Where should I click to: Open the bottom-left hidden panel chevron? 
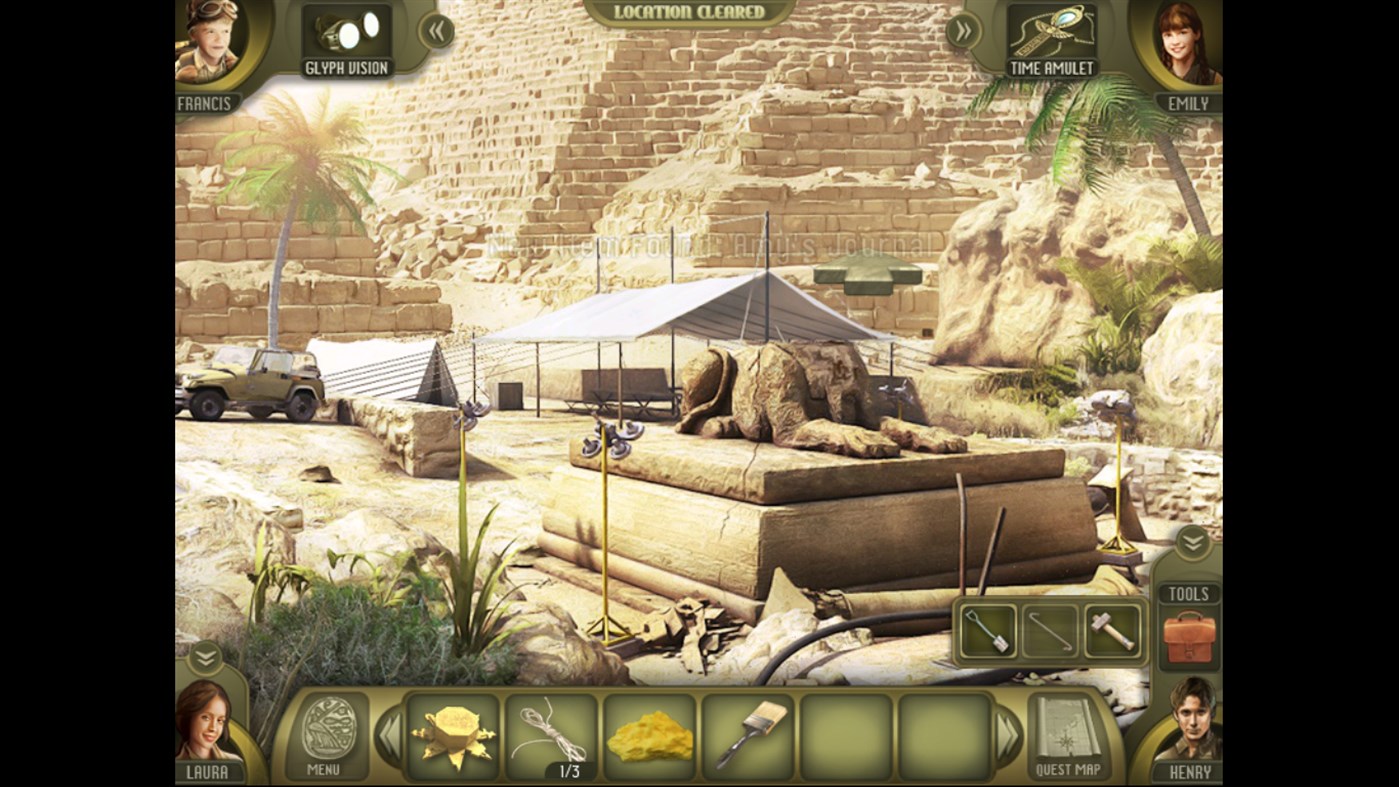point(205,659)
